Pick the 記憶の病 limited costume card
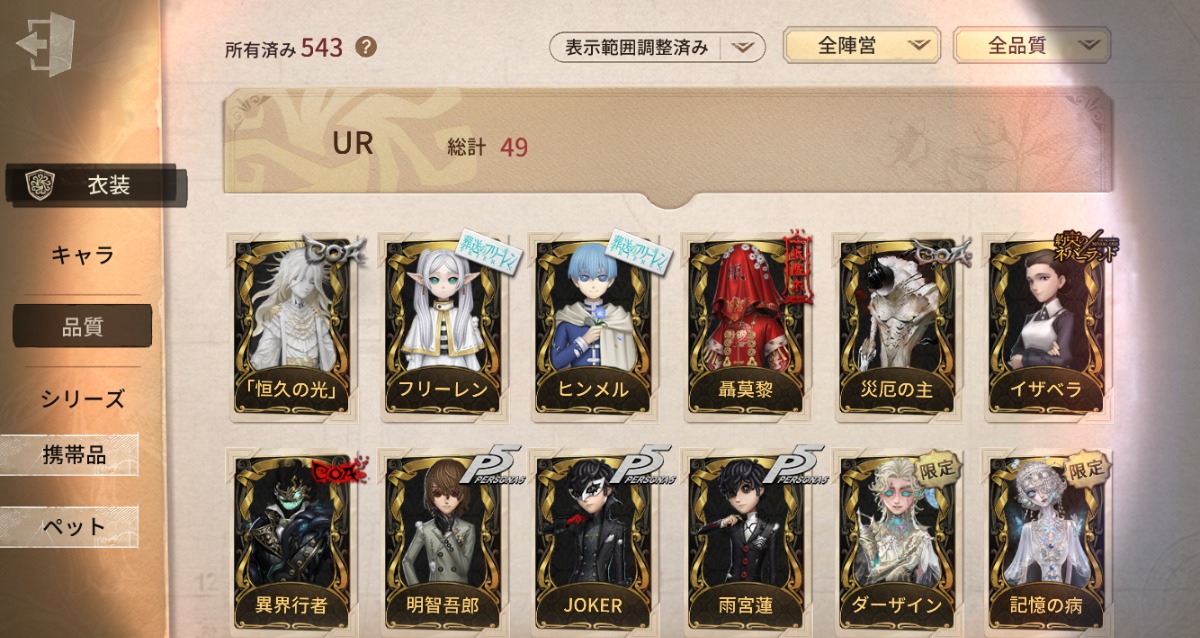The width and height of the screenshot is (1200, 638). coord(1046,540)
